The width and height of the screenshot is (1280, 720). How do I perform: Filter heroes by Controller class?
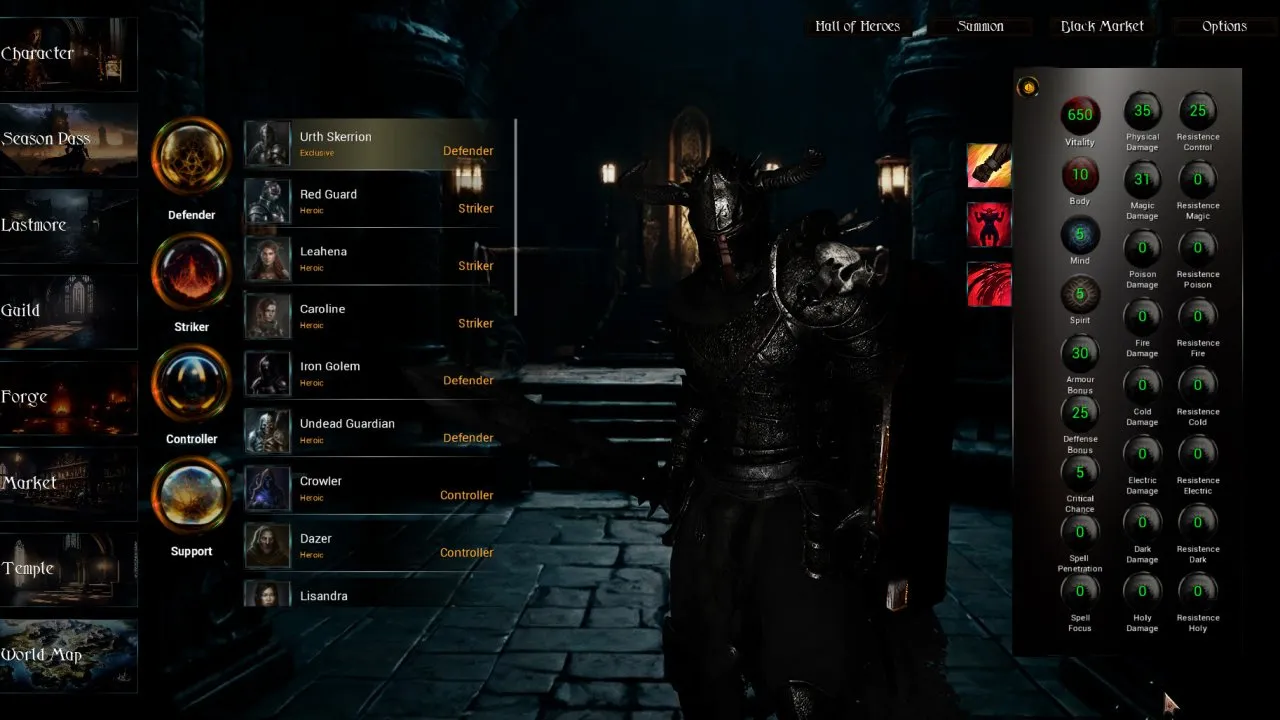point(191,384)
